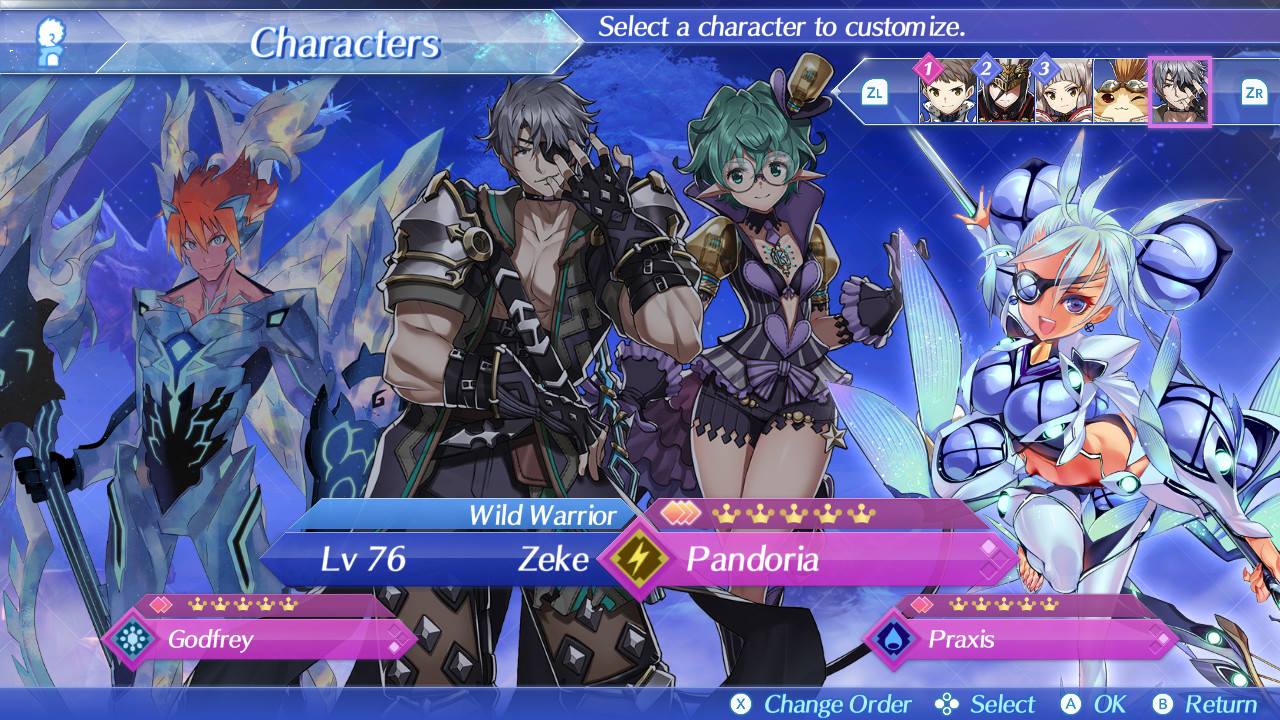The width and height of the screenshot is (1280, 720).
Task: Select the highlighted Zeke portrait
Action: pos(1180,92)
